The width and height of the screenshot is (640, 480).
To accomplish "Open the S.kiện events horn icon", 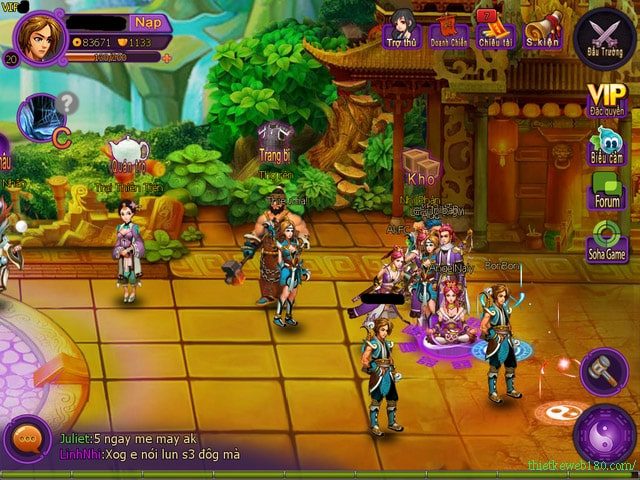I will 542,29.
